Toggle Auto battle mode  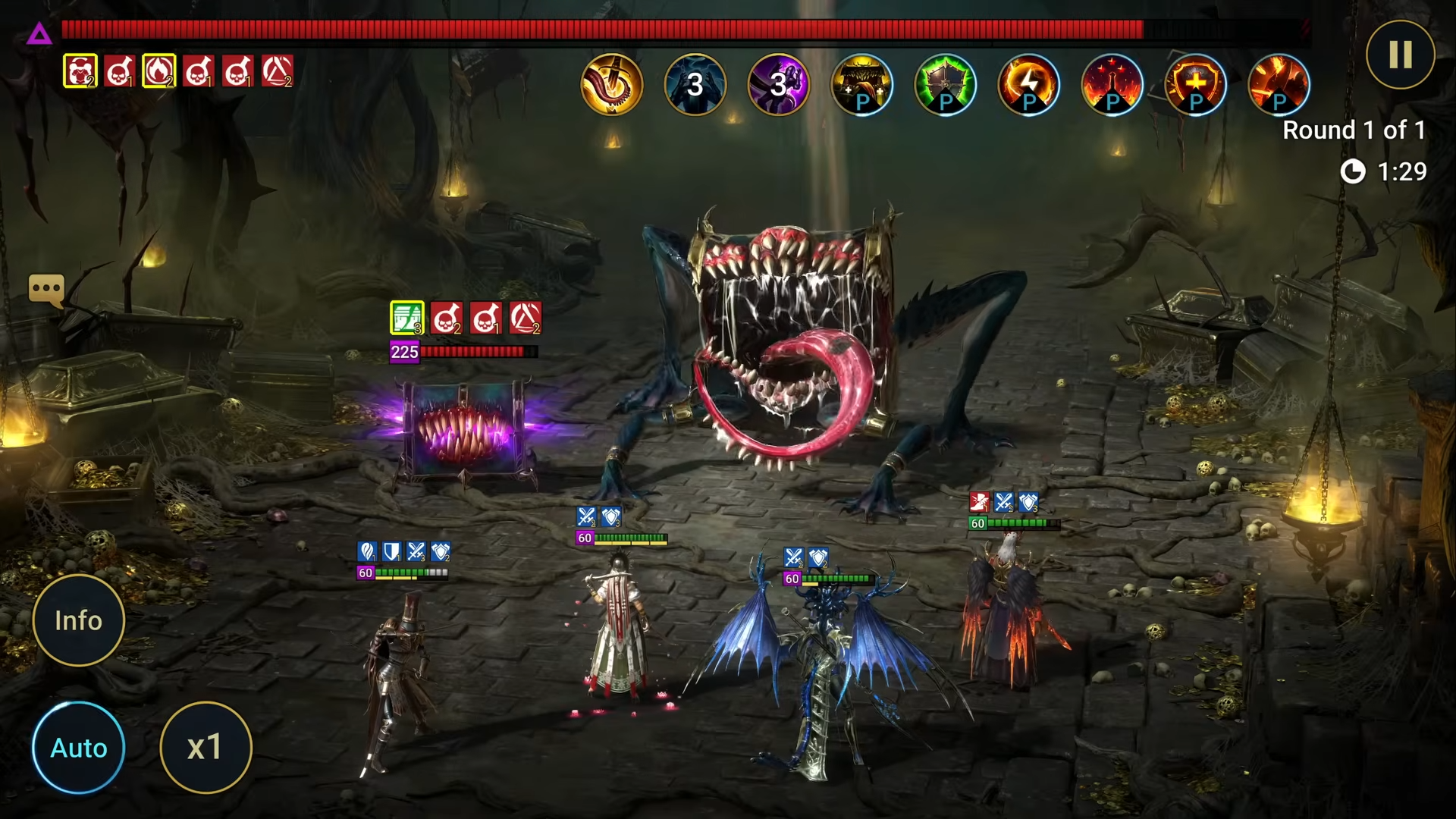pyautogui.click(x=79, y=748)
